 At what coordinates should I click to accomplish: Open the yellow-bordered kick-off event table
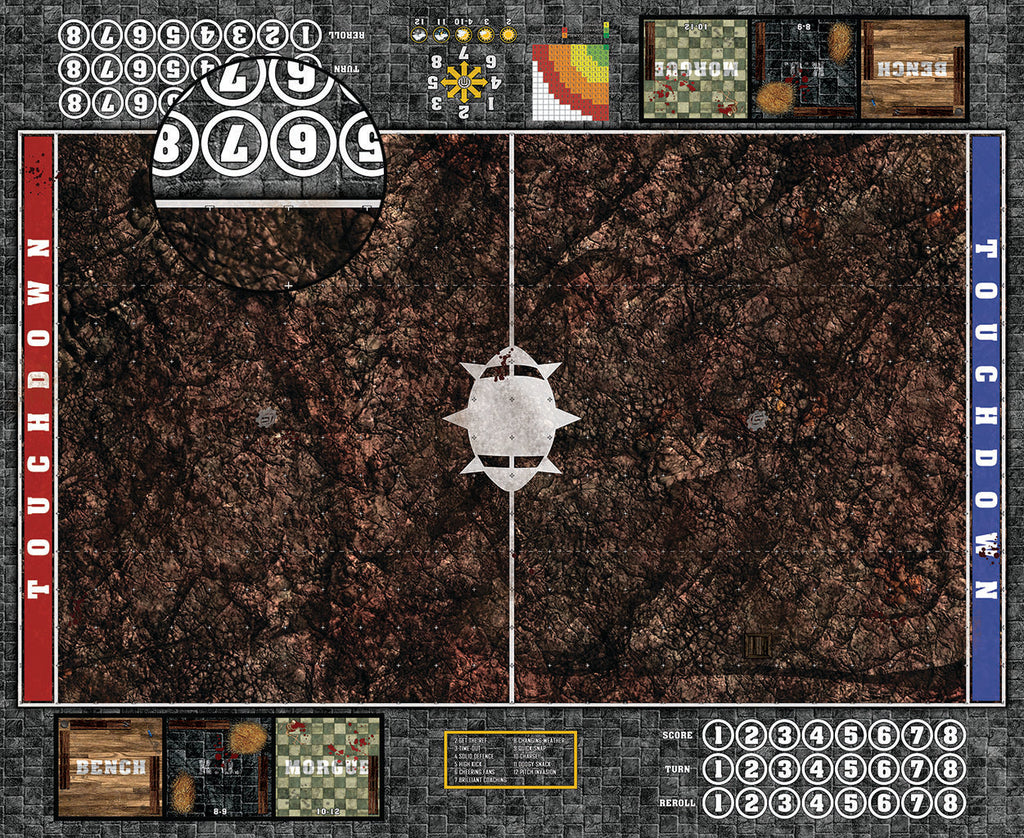(x=510, y=759)
